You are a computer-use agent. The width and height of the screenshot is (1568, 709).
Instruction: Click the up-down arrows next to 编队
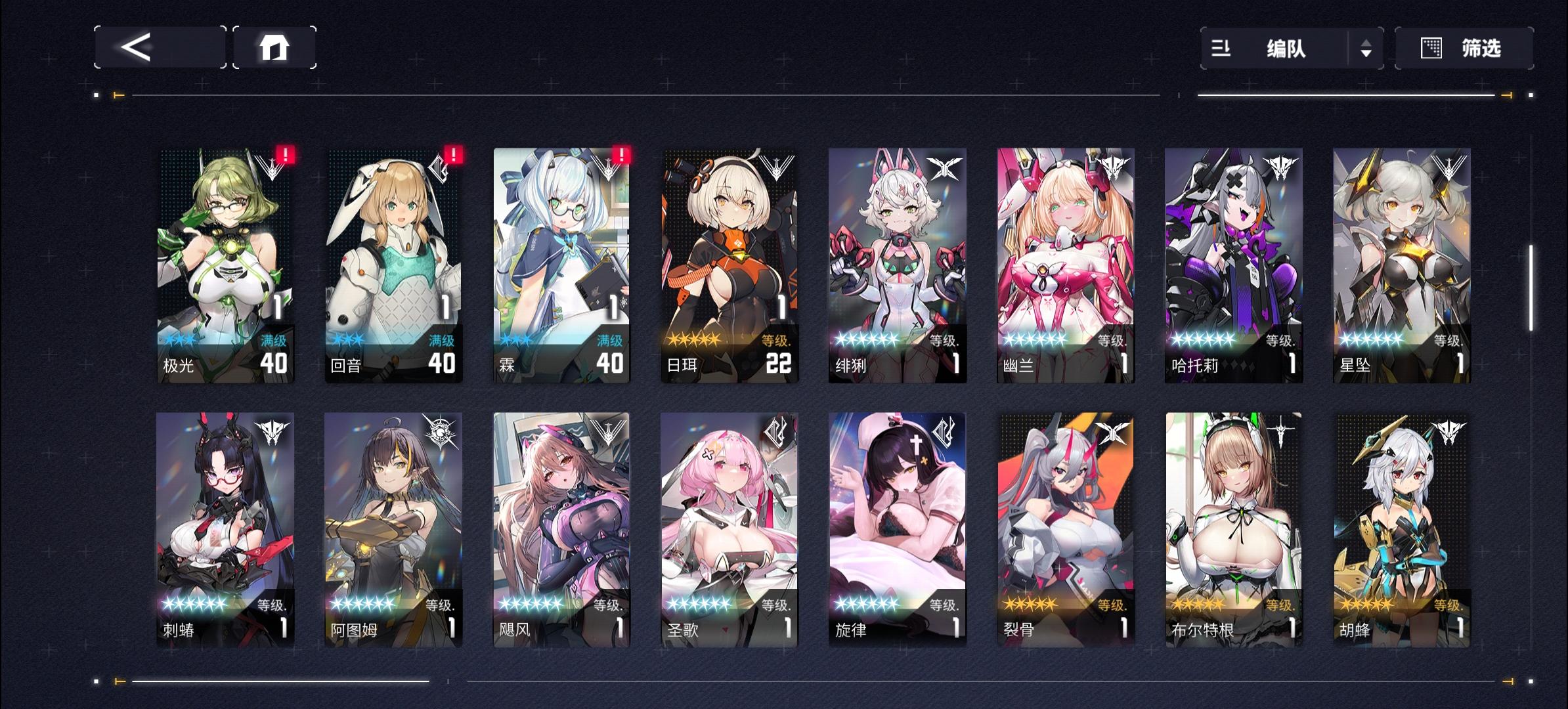pos(1368,48)
